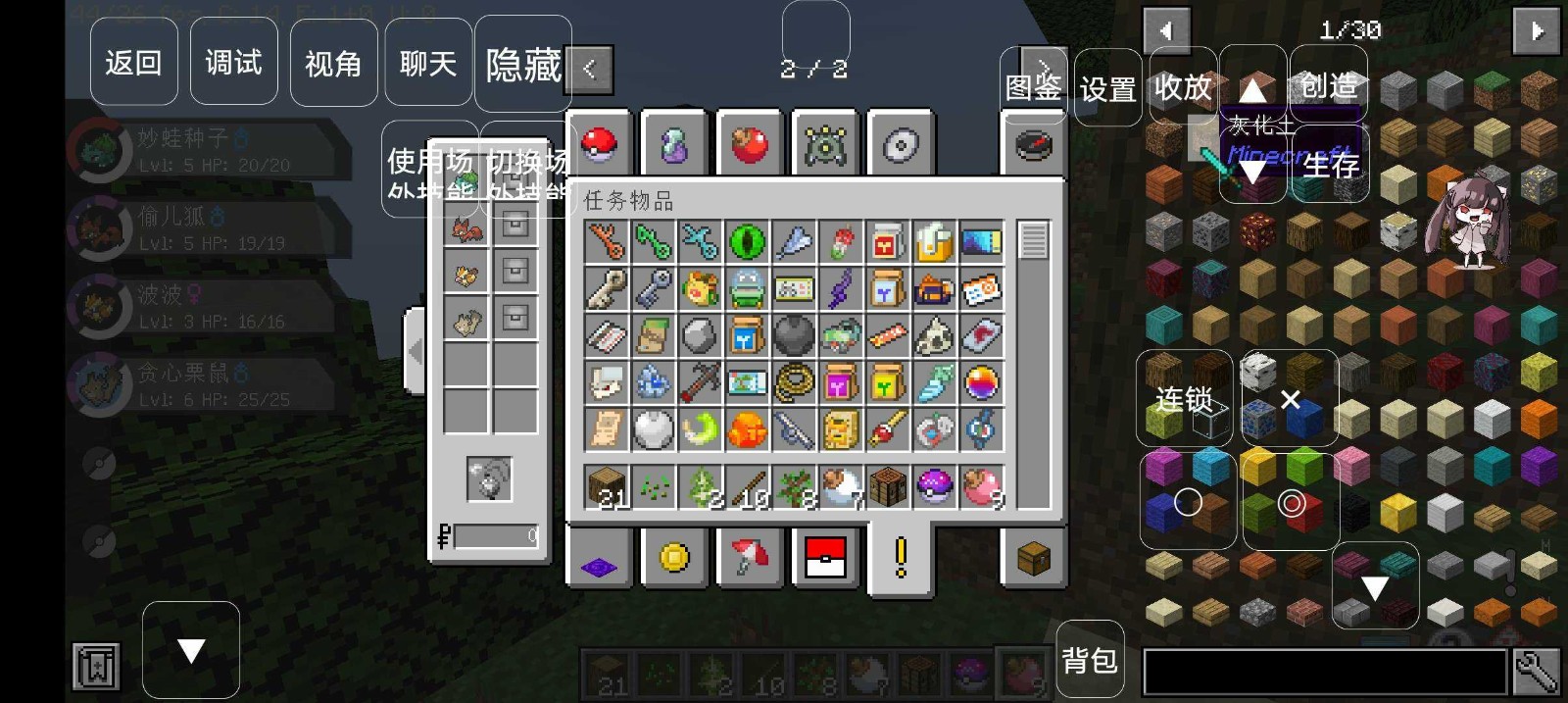Viewport: 1568px width, 703px height.
Task: Open the 图鉴 Pokédex button
Action: point(1033,87)
